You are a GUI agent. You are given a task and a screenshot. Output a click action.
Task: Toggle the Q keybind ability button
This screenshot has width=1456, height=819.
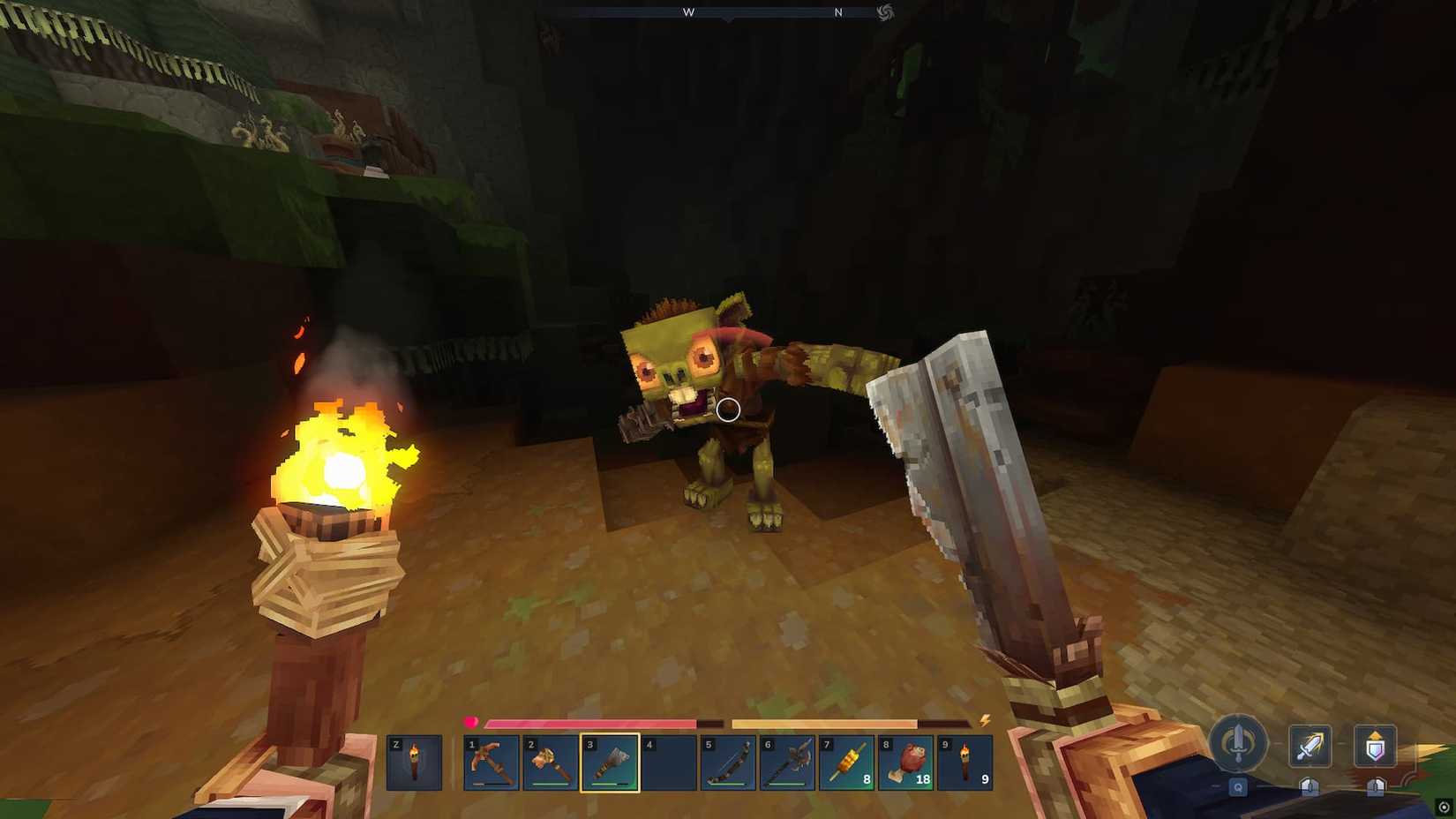click(x=1238, y=787)
